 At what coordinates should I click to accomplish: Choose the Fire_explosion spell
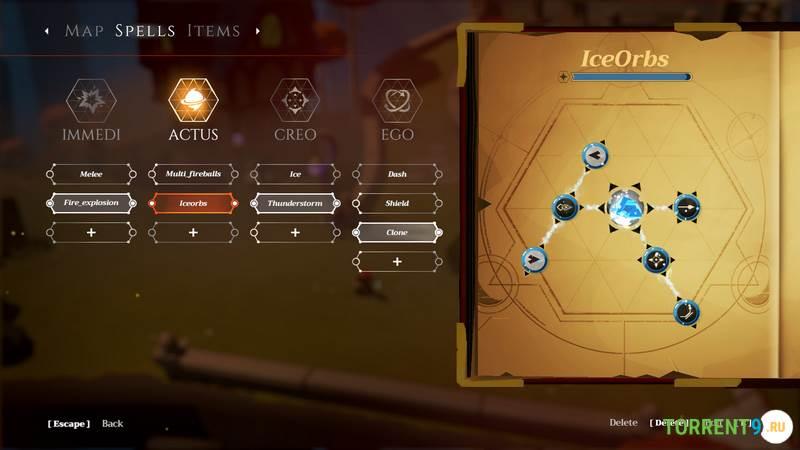(x=91, y=203)
